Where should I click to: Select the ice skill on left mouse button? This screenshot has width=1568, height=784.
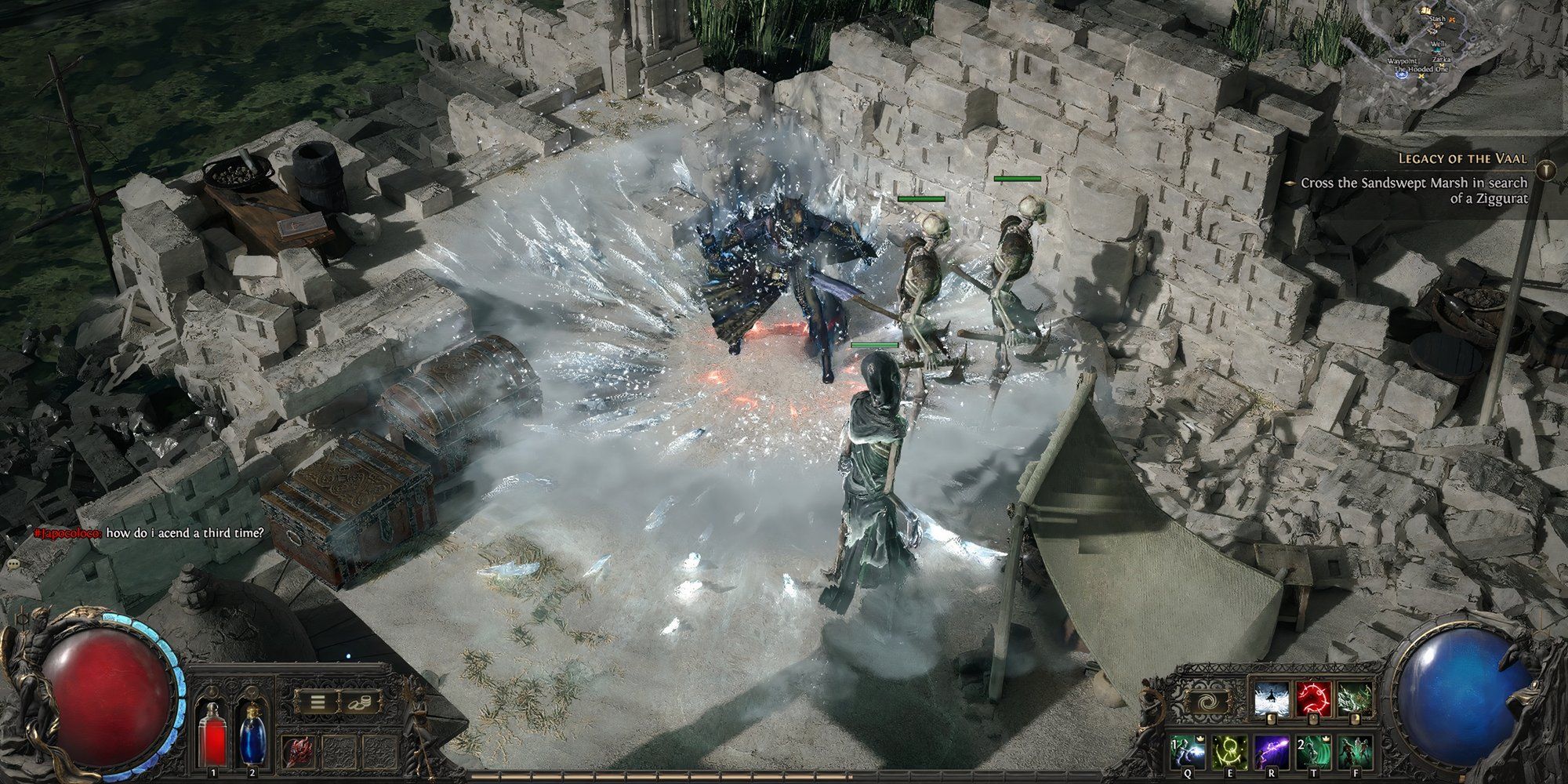(x=1270, y=699)
